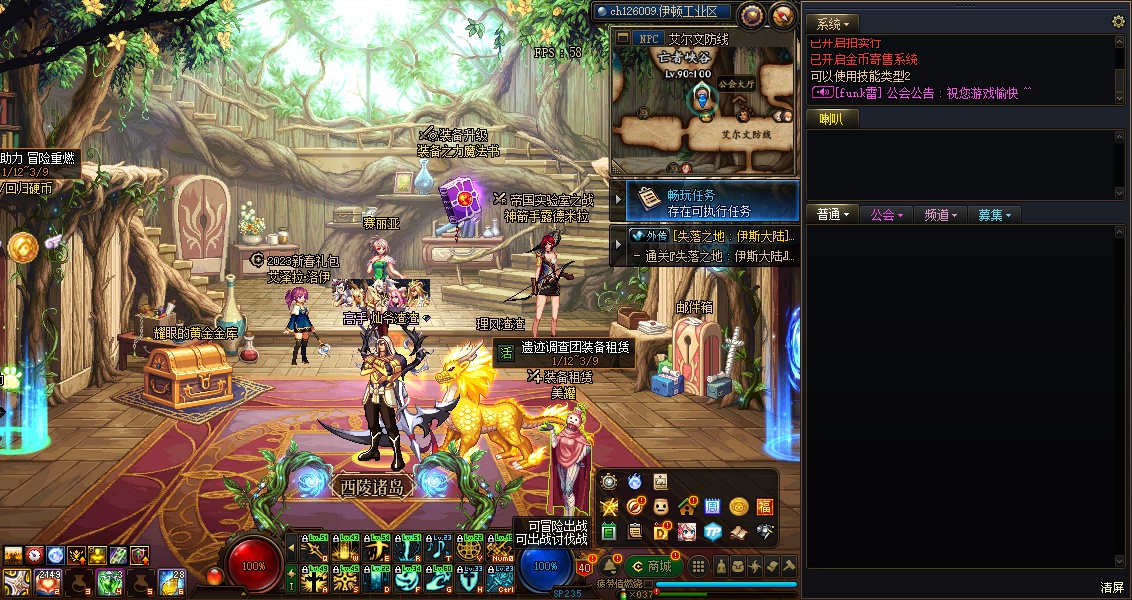Click the house icon in the menu panel
This screenshot has width=1132, height=600.
tap(686, 506)
